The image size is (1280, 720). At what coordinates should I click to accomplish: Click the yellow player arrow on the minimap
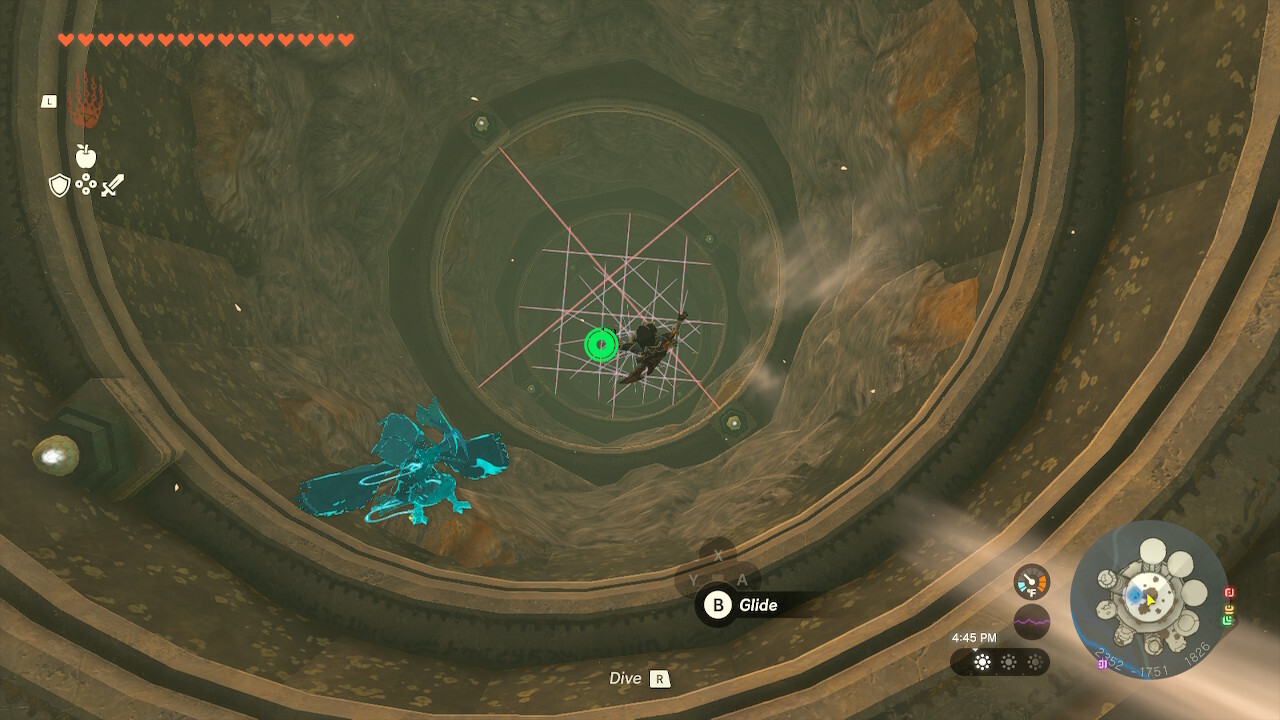tap(1149, 598)
